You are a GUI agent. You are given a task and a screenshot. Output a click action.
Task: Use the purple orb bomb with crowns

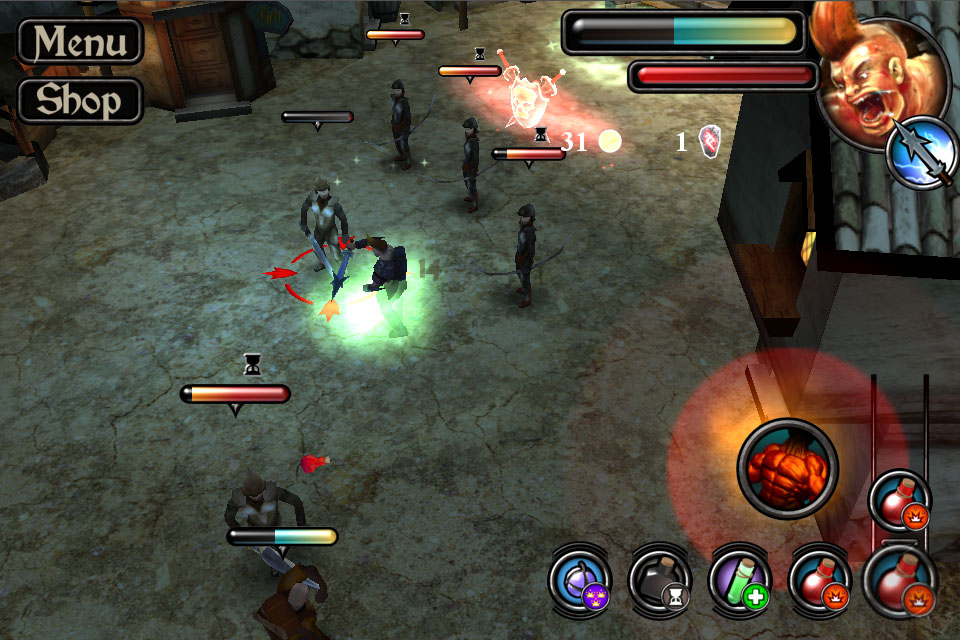580,581
